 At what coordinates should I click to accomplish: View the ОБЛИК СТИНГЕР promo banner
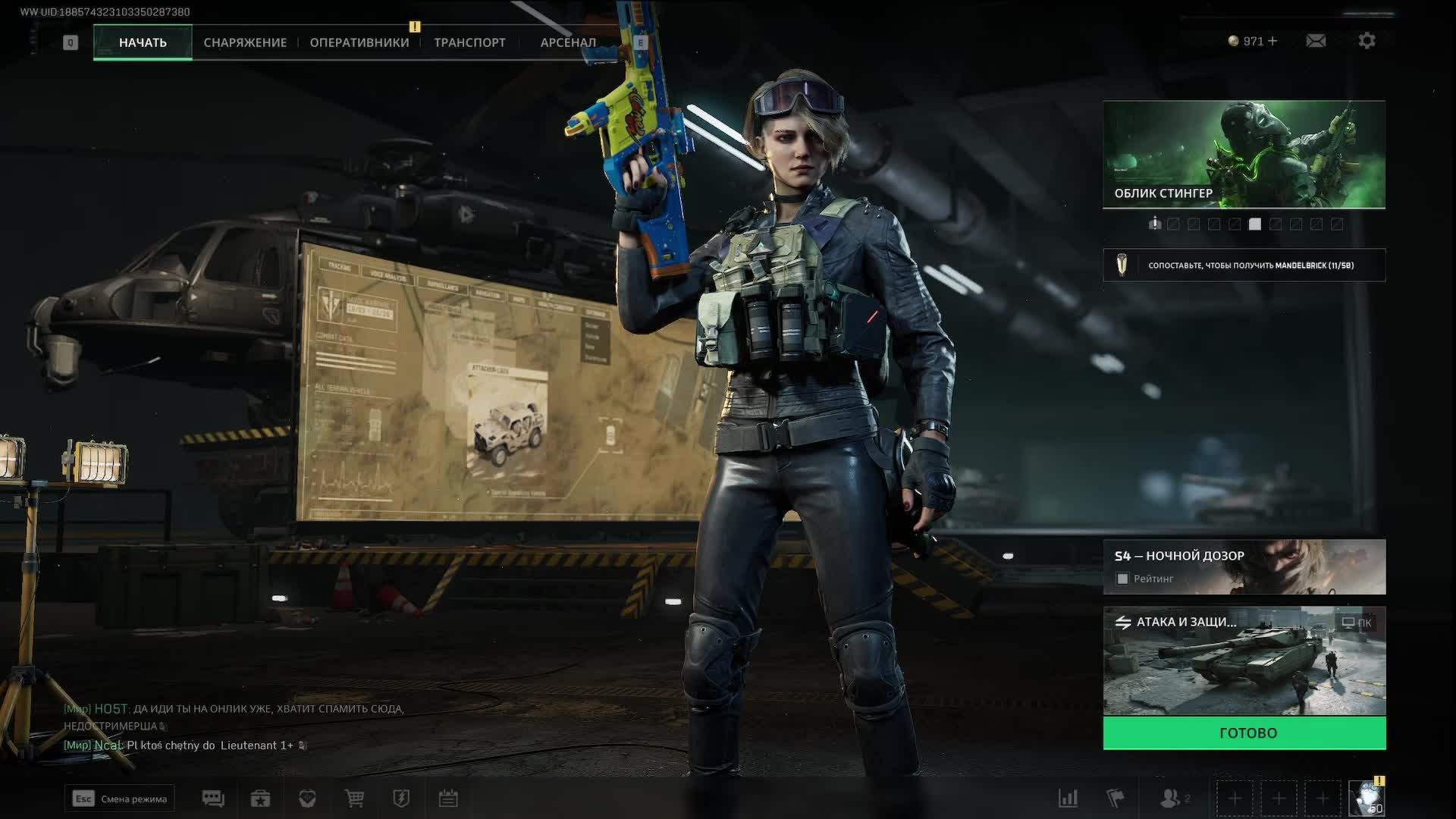click(1244, 154)
